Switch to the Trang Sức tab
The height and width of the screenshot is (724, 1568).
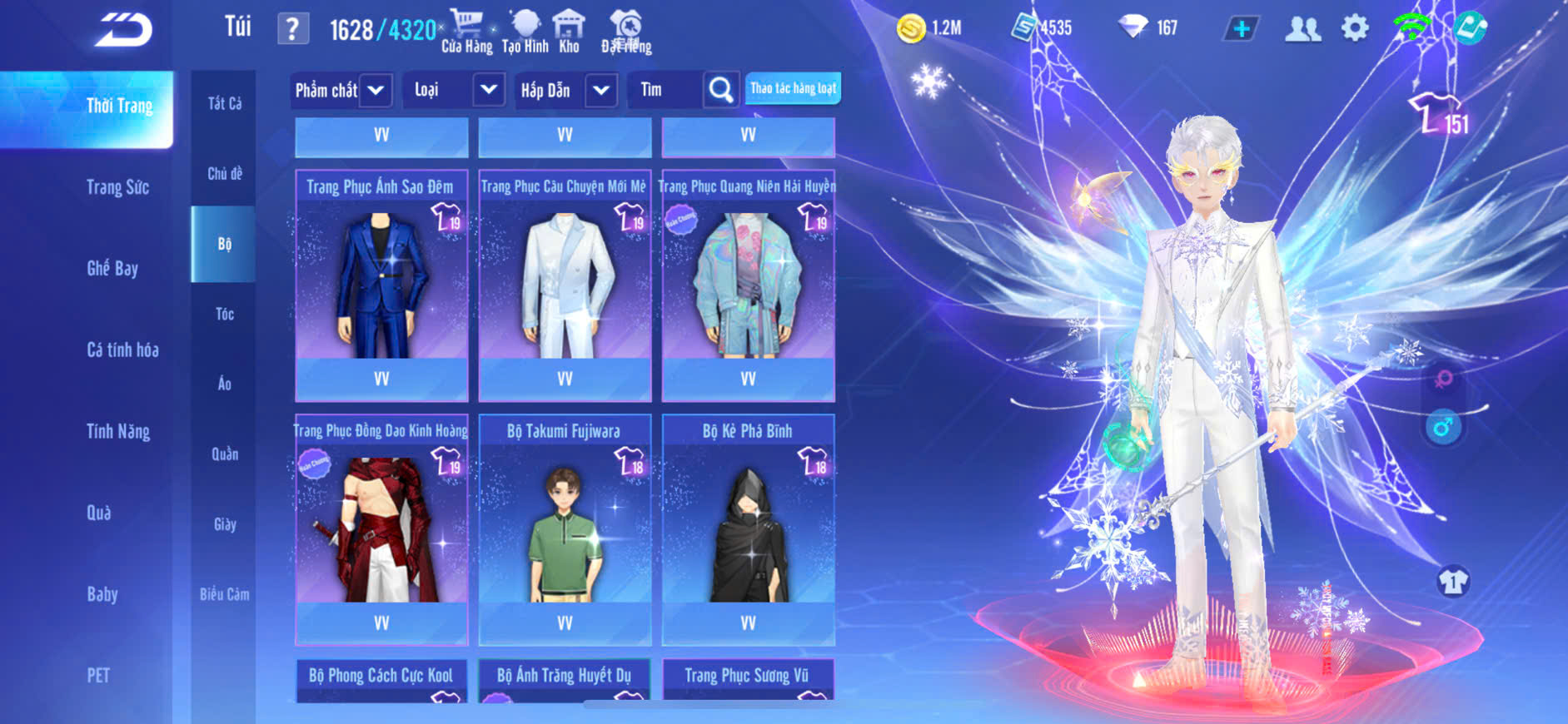point(117,187)
